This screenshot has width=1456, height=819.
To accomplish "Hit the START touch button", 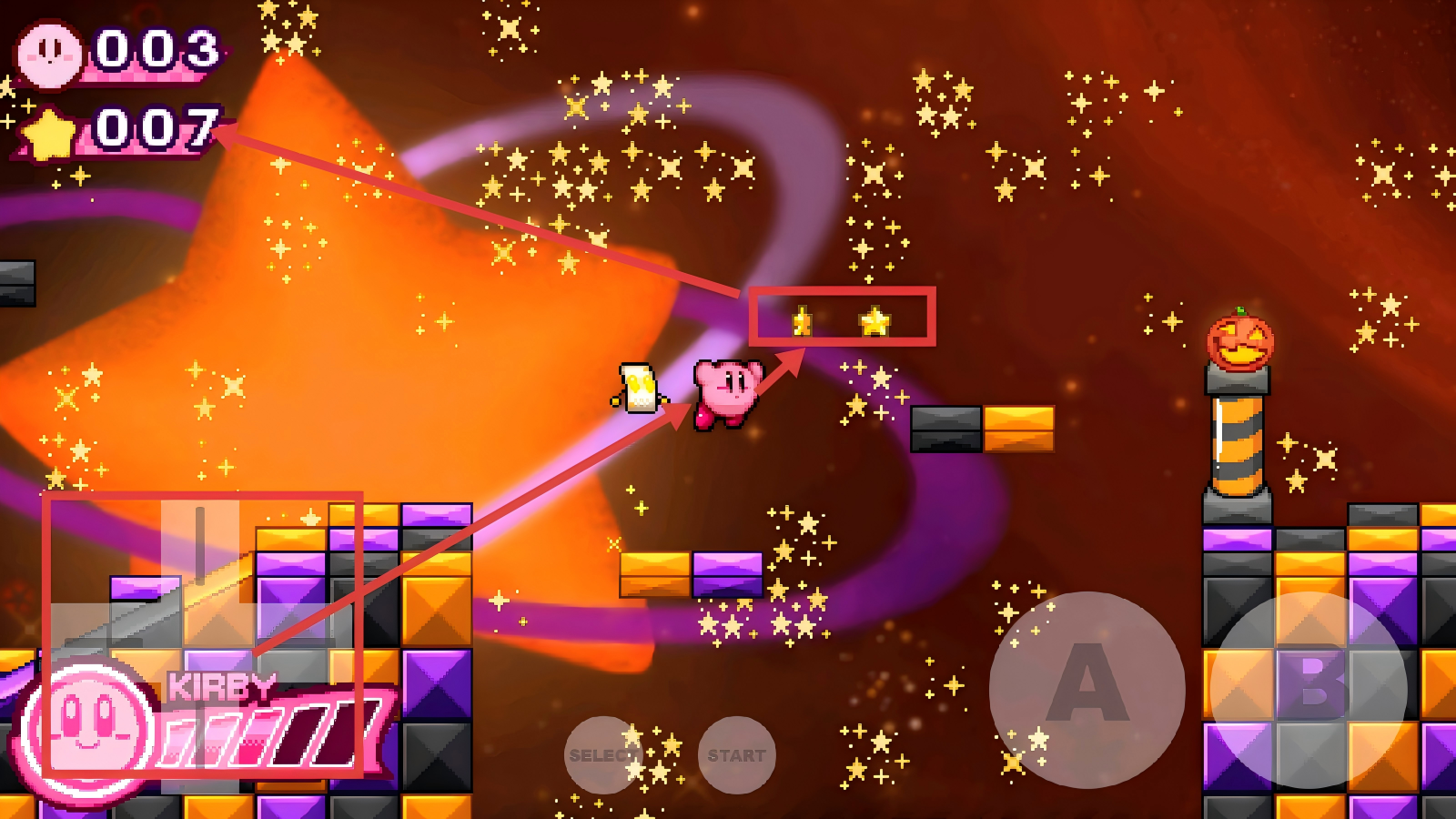I will [x=736, y=755].
